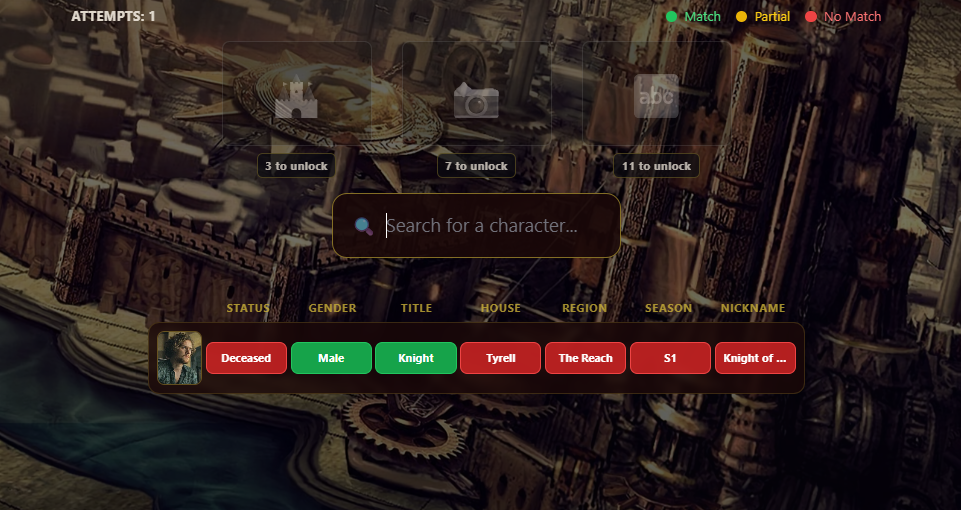This screenshot has width=961, height=510.
Task: Open the locked abc text hint
Action: pos(656,97)
